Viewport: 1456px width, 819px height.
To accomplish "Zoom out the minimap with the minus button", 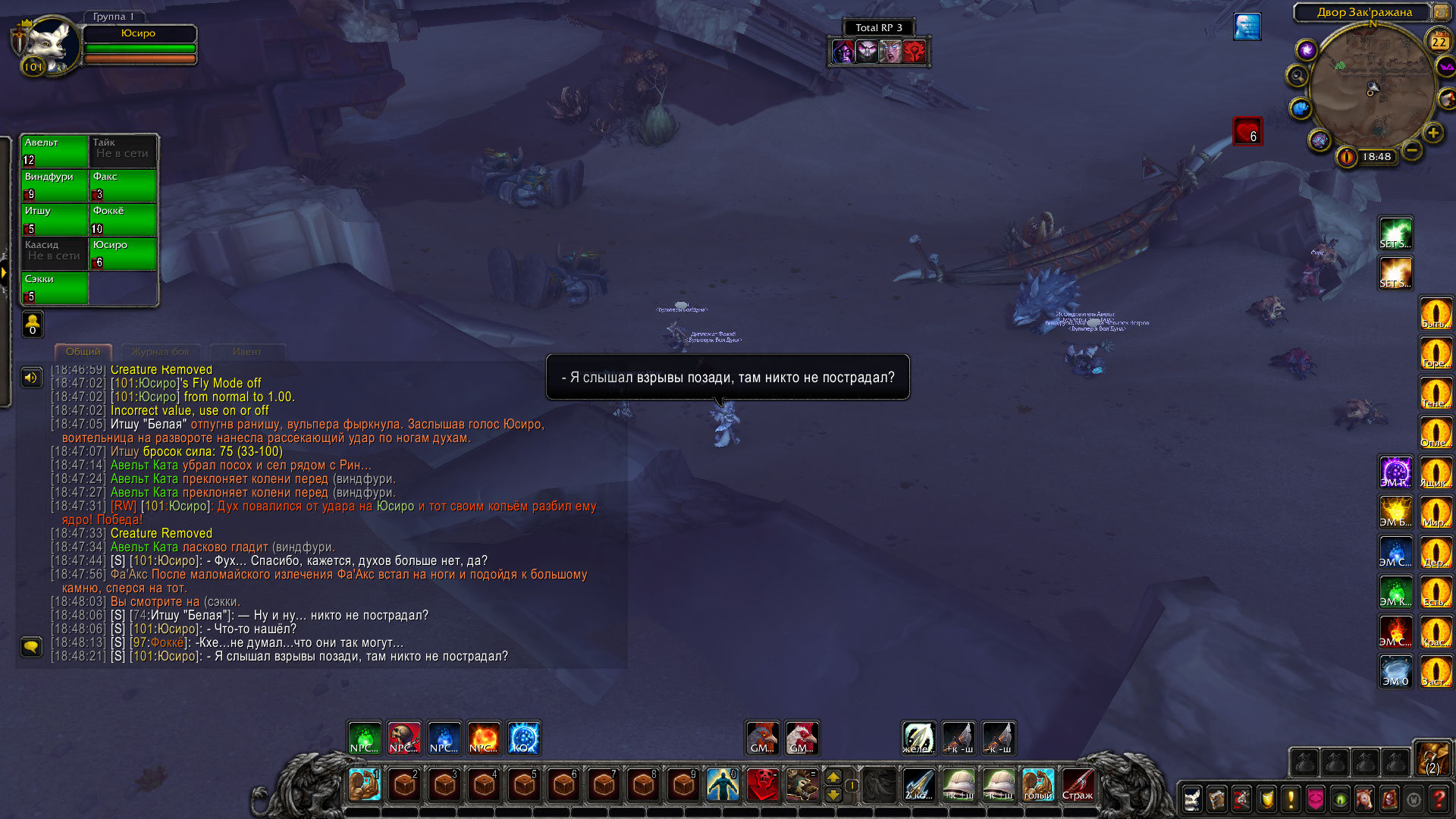I will (x=1412, y=150).
